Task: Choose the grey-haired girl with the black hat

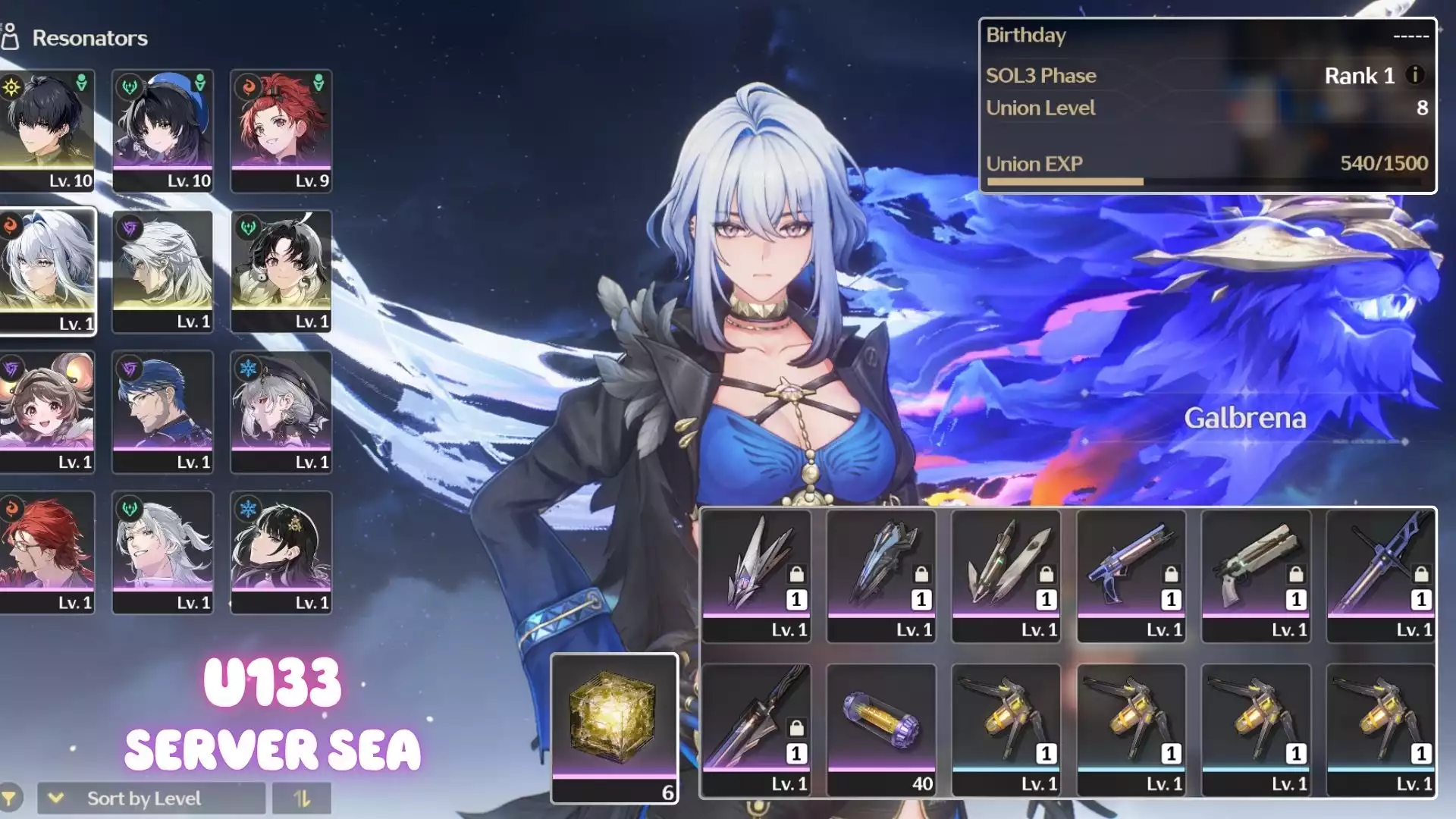Action: point(281,412)
